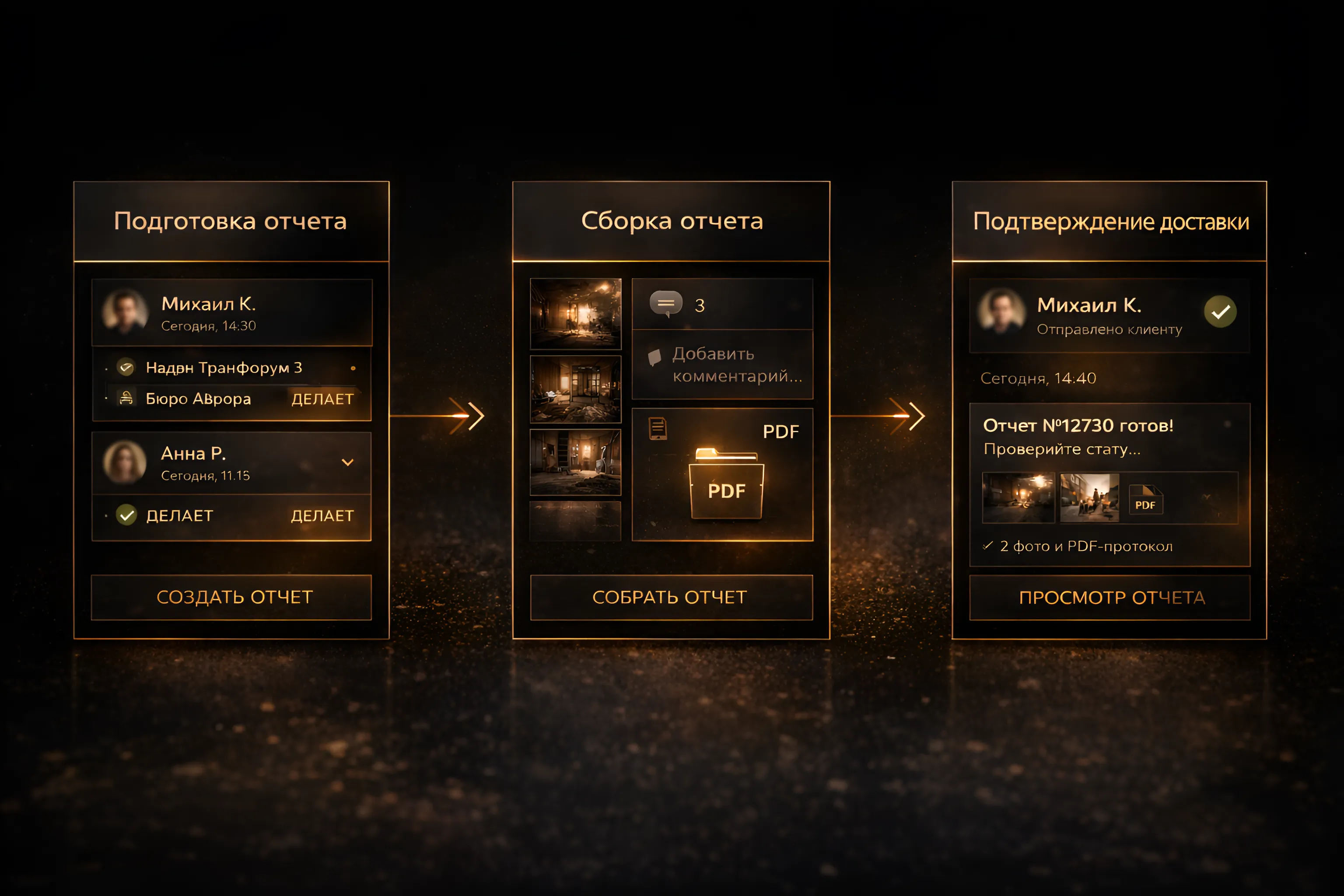Select the Михаил К. row dated Сегодня, 14:30

(x=231, y=312)
